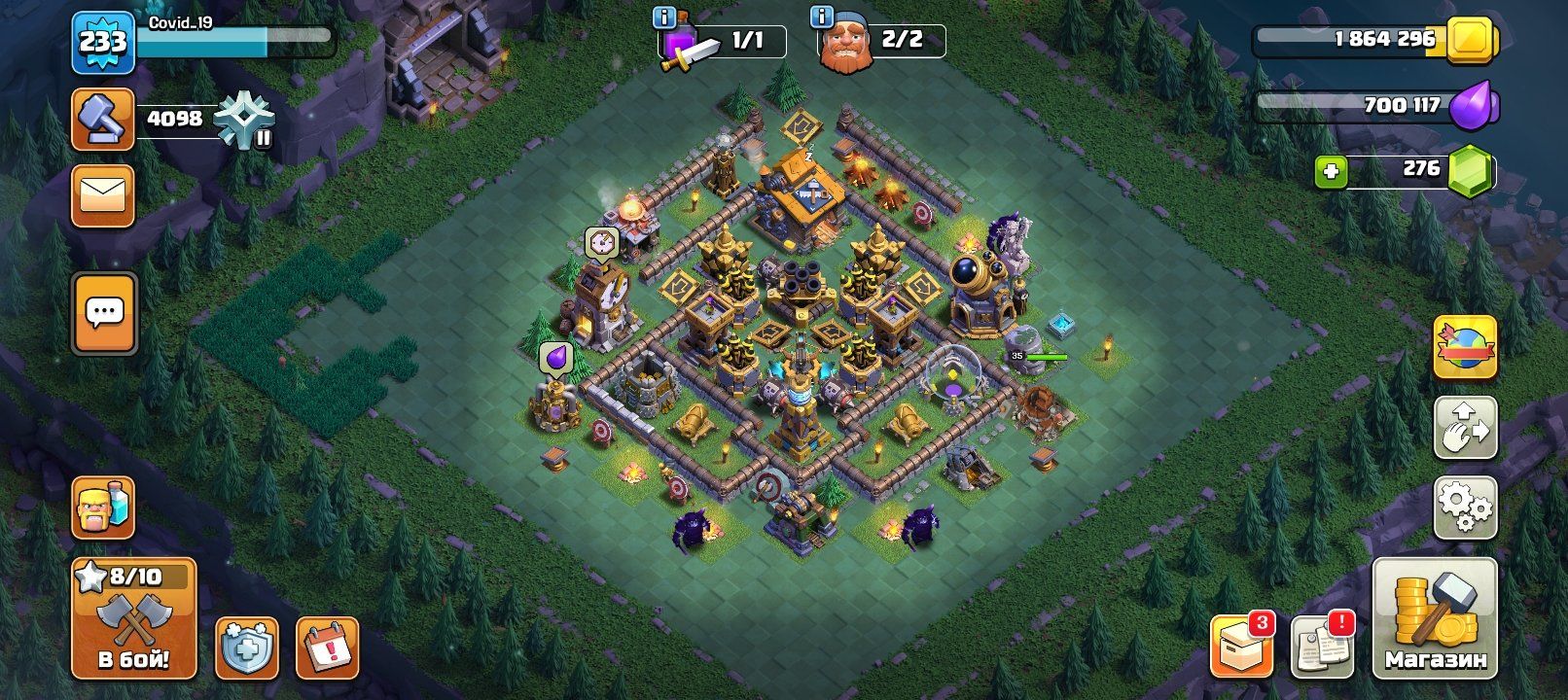Open the trophy league hammer icon
Viewport: 1568px width, 700px height.
pyautogui.click(x=102, y=120)
